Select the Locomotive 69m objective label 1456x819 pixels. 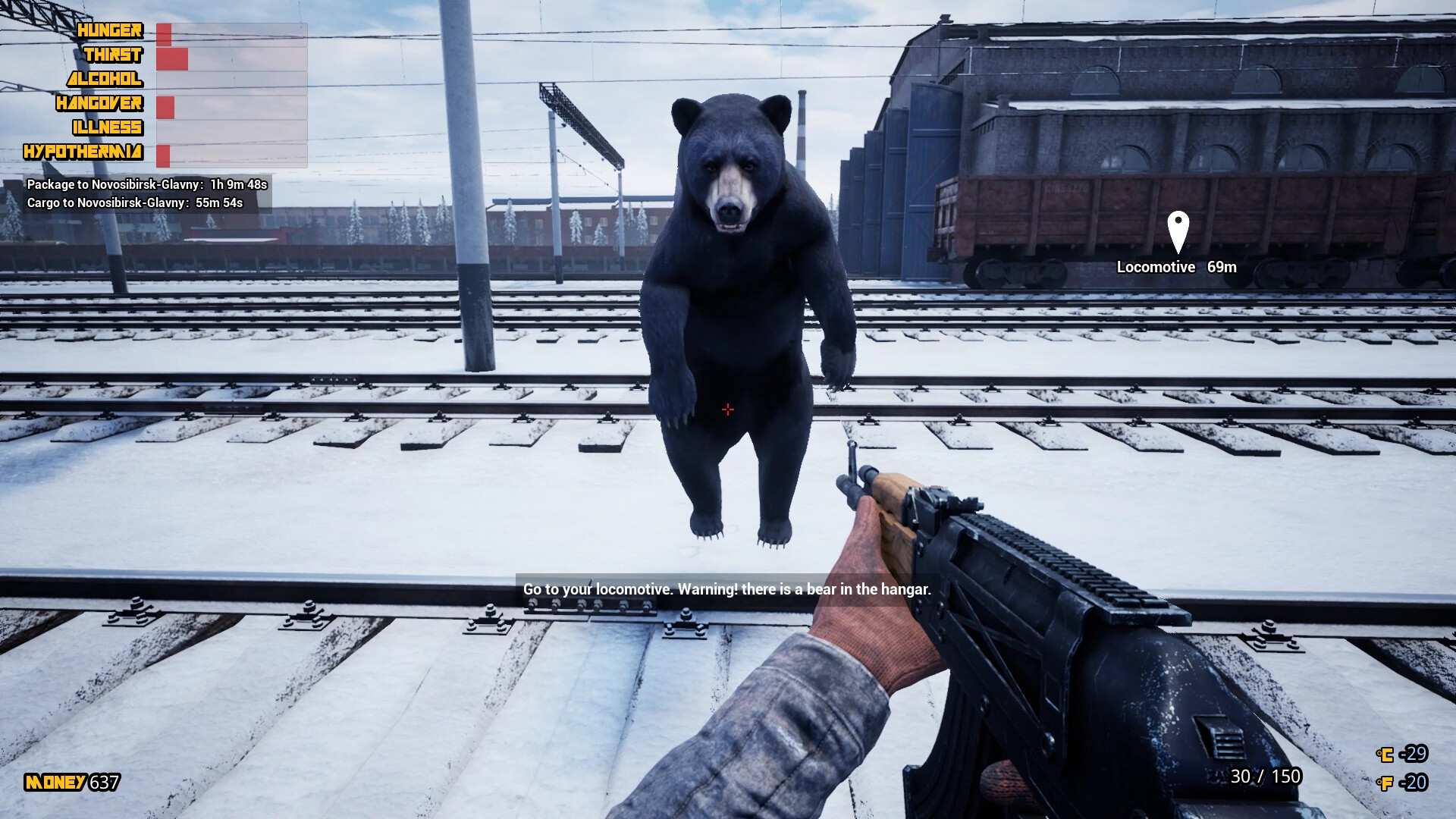click(1176, 267)
